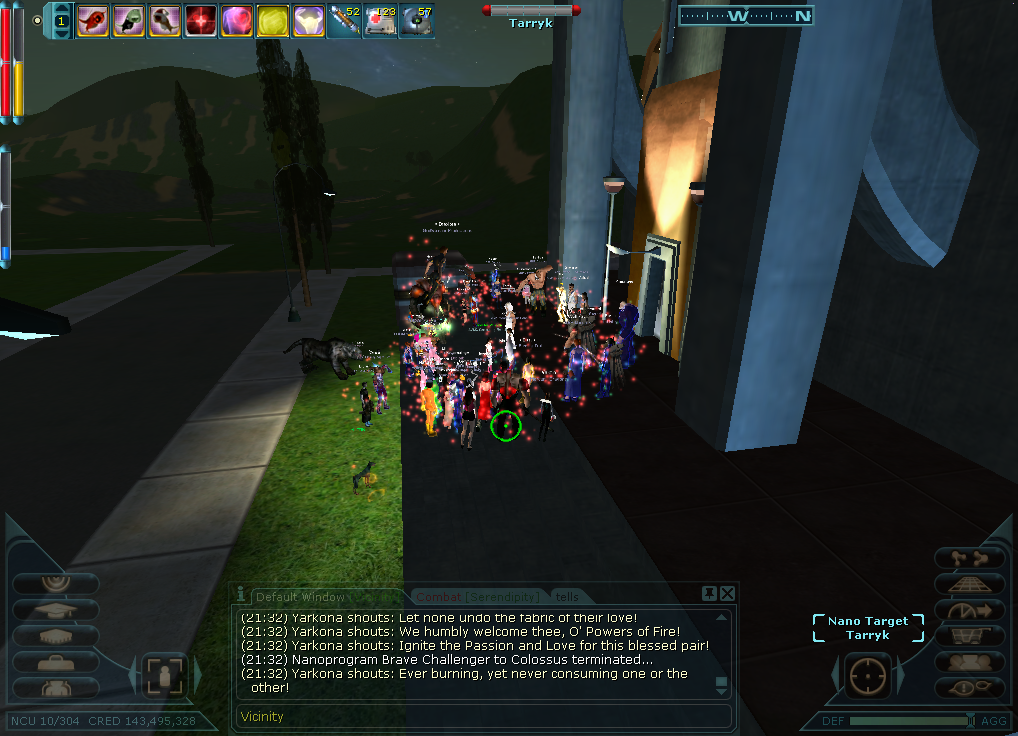Click the compass bar showing W and N
Screen dimensions: 1018x736
click(x=745, y=15)
